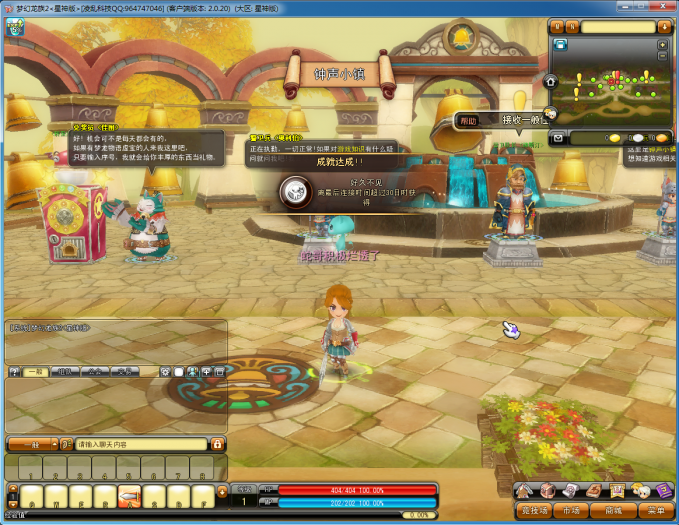Zoom in the minimap with plus button
Image resolution: width=679 pixels, height=525 pixels.
(663, 45)
